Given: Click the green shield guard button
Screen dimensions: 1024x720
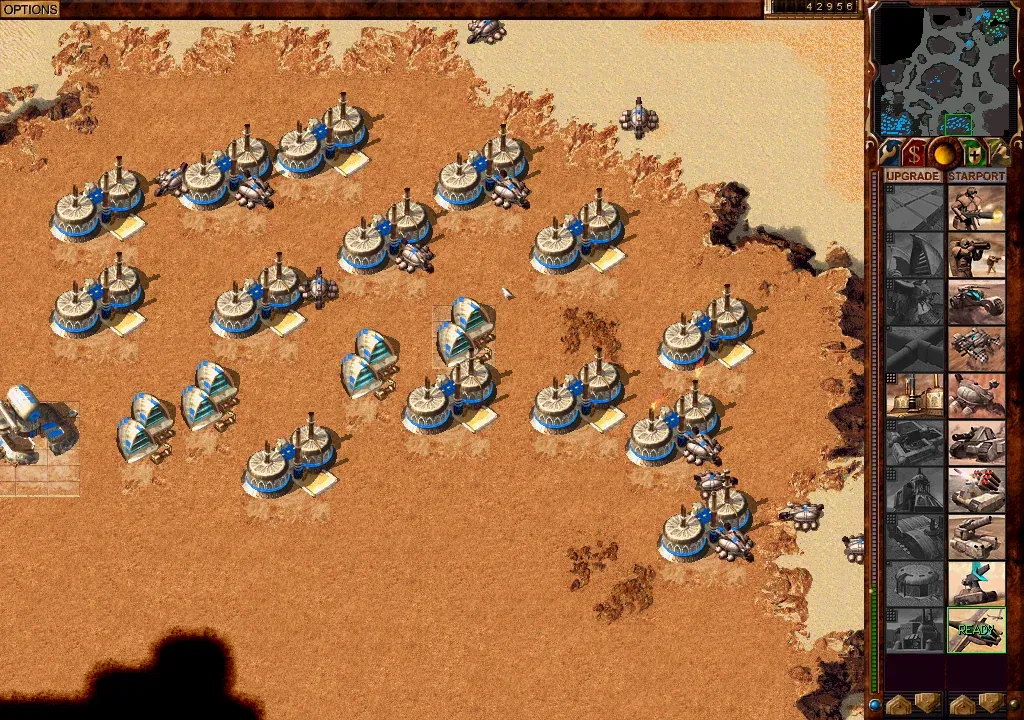Looking at the screenshot, I should [972, 153].
